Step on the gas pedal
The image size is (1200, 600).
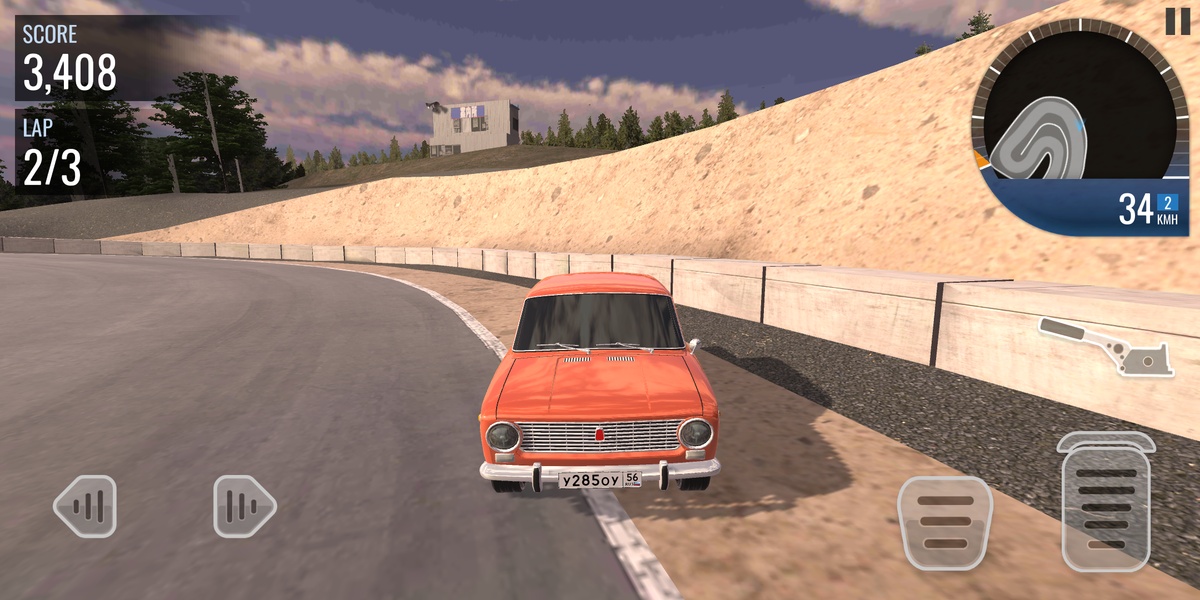tap(1106, 503)
